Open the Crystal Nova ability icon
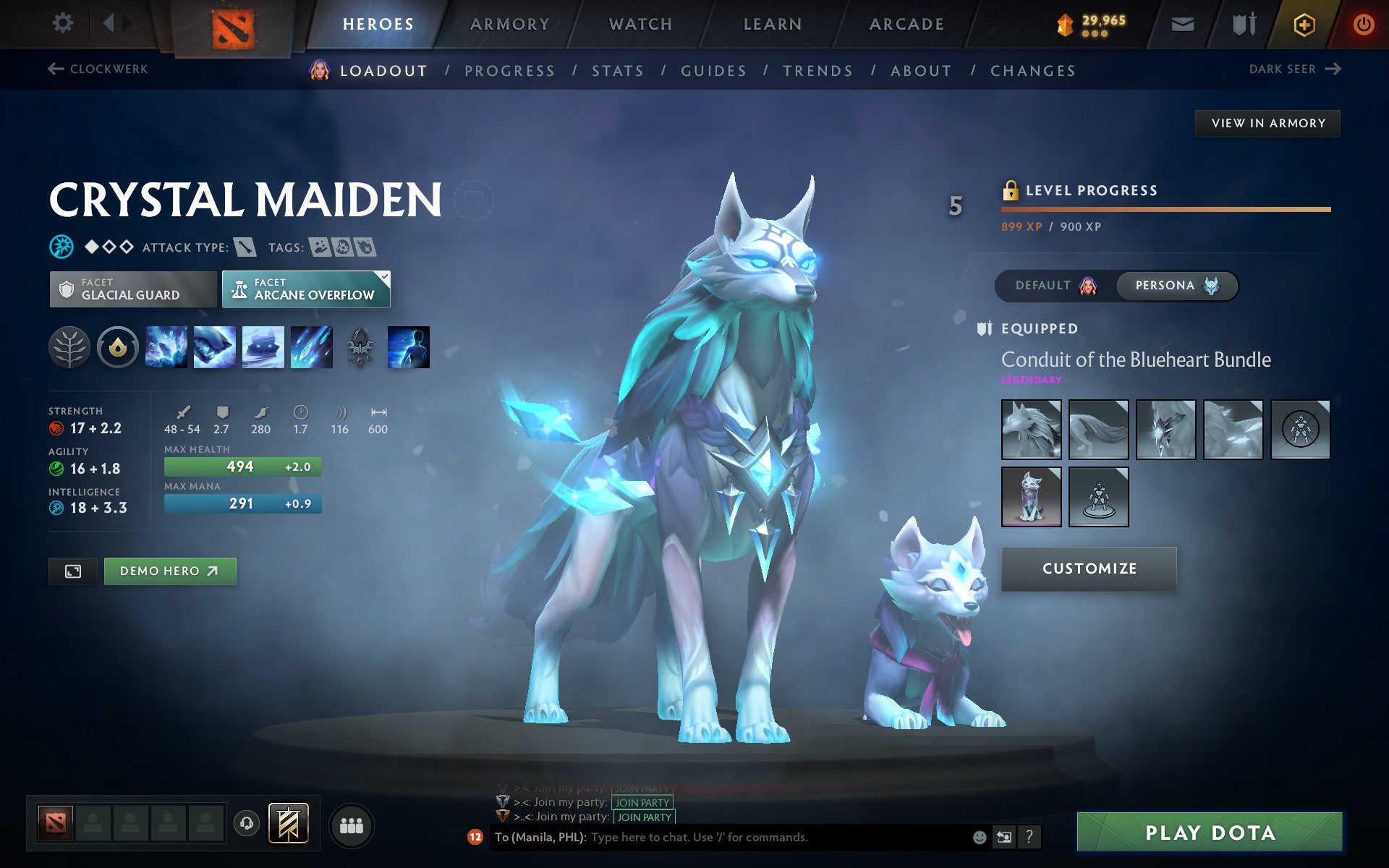The width and height of the screenshot is (1389, 868). (x=165, y=347)
